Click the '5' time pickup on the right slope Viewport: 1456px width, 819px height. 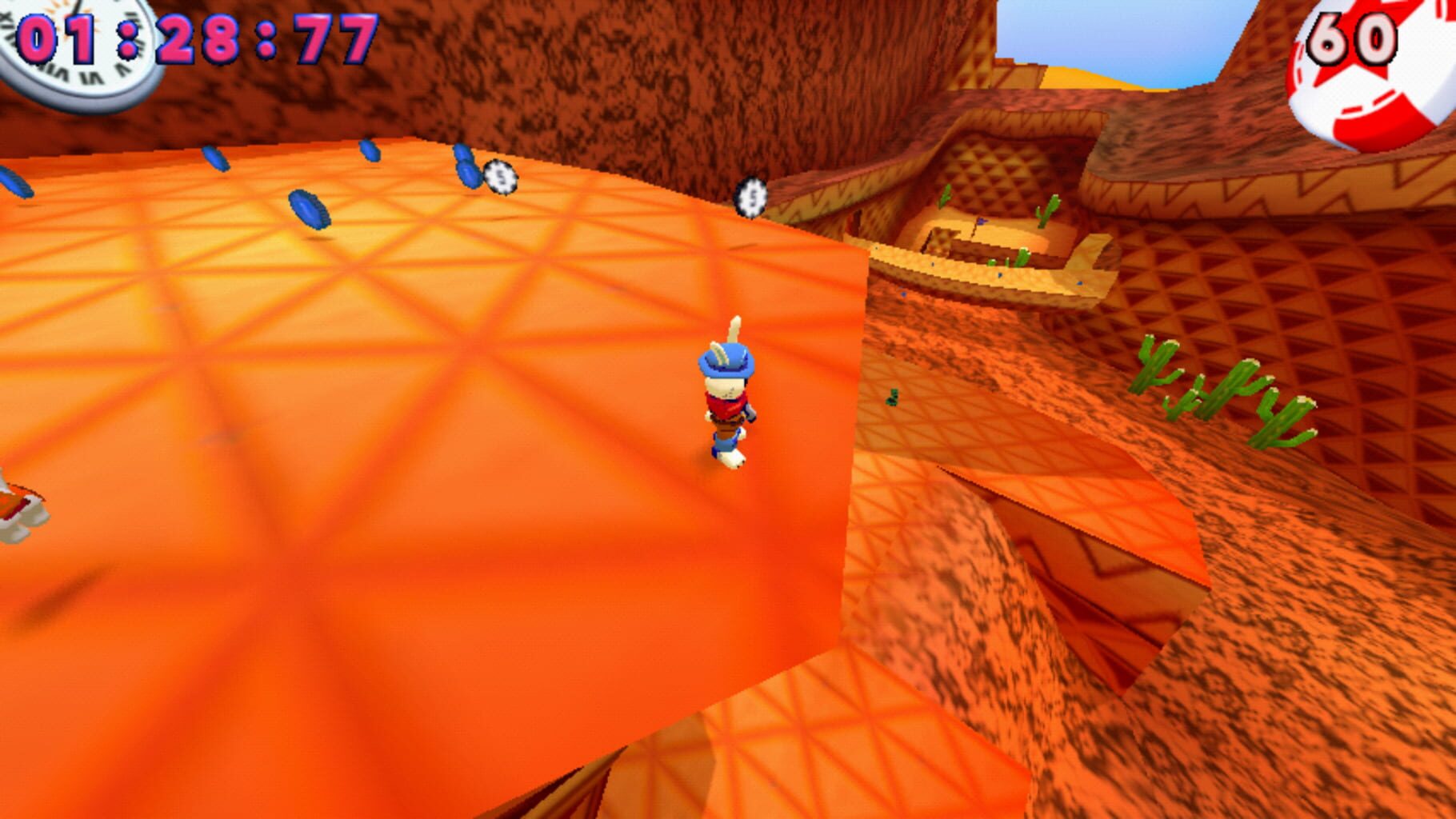click(x=750, y=196)
